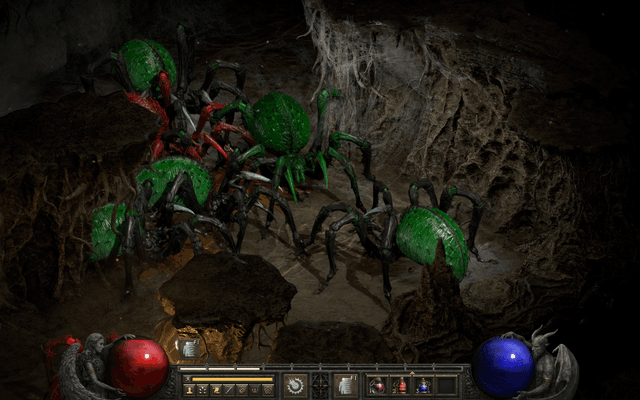Select the left-click skill icon with the circular swirl

click(295, 384)
